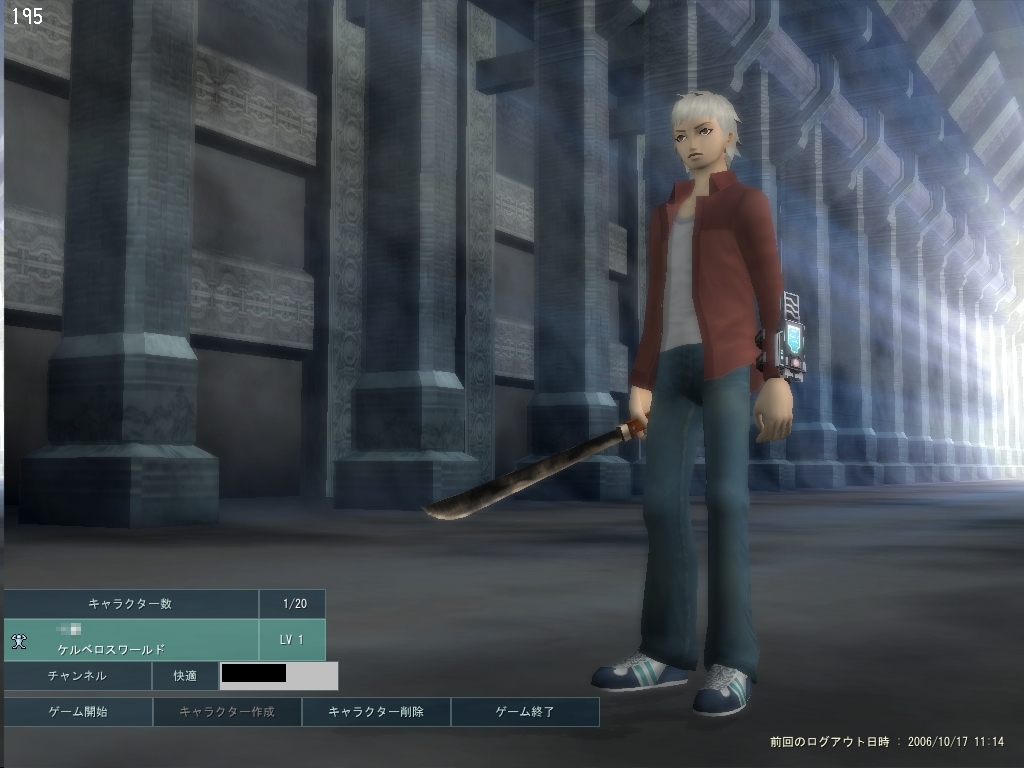The height and width of the screenshot is (768, 1024).
Task: Choose キャラクター削除 to delete character
Action: [x=376, y=712]
